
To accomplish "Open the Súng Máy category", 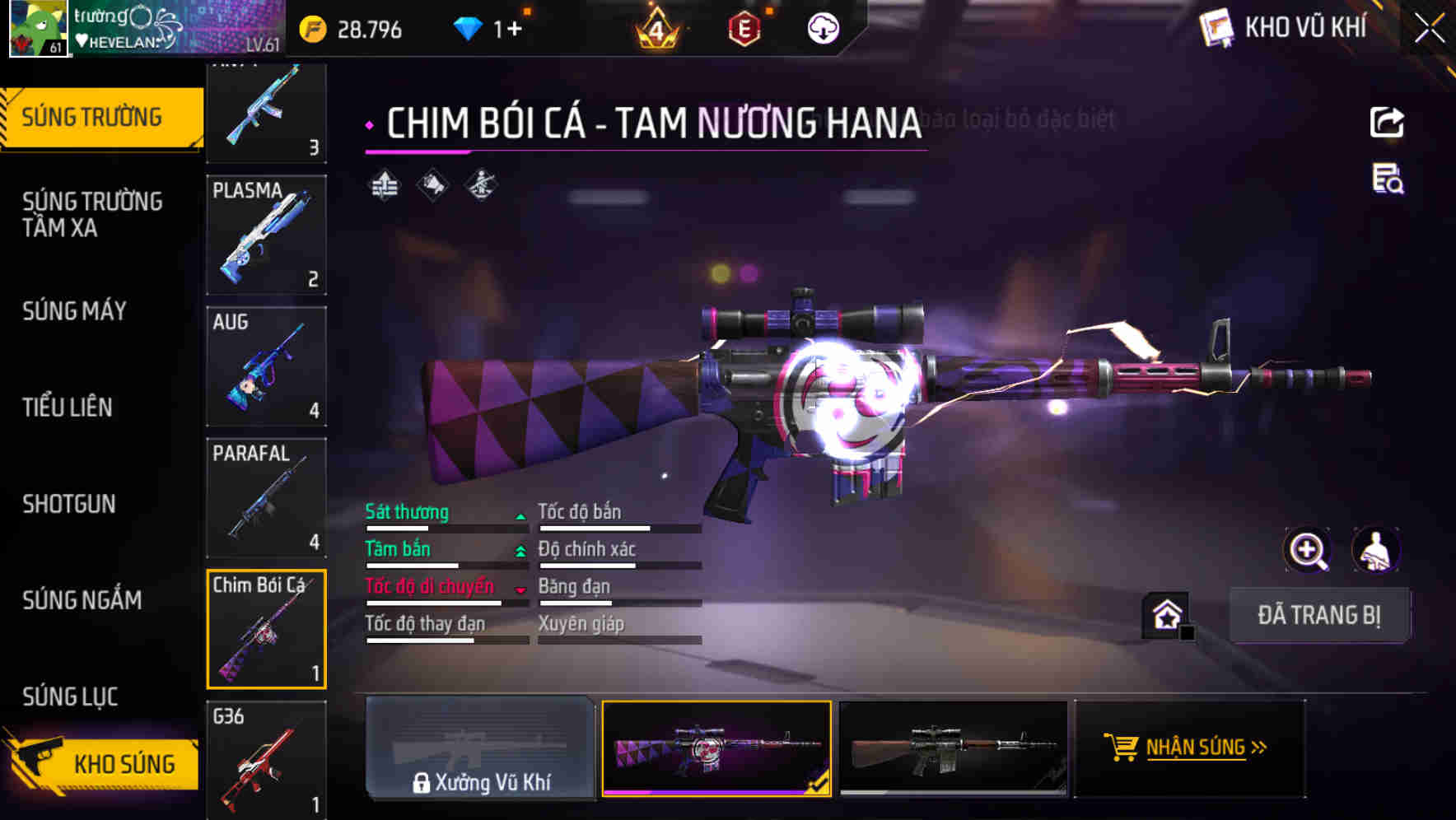I will 75,311.
